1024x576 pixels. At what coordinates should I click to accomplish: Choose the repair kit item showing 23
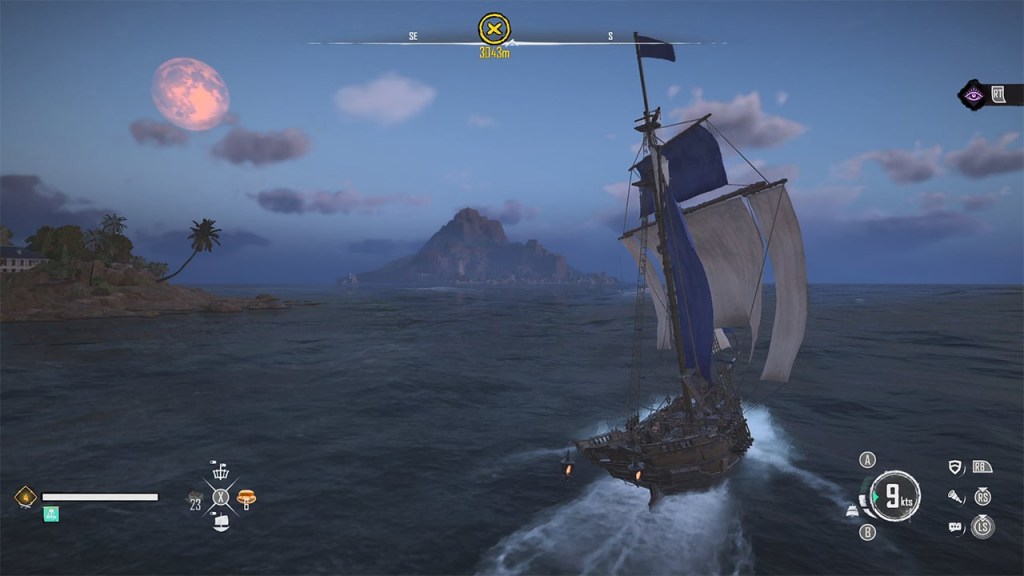pyautogui.click(x=196, y=497)
